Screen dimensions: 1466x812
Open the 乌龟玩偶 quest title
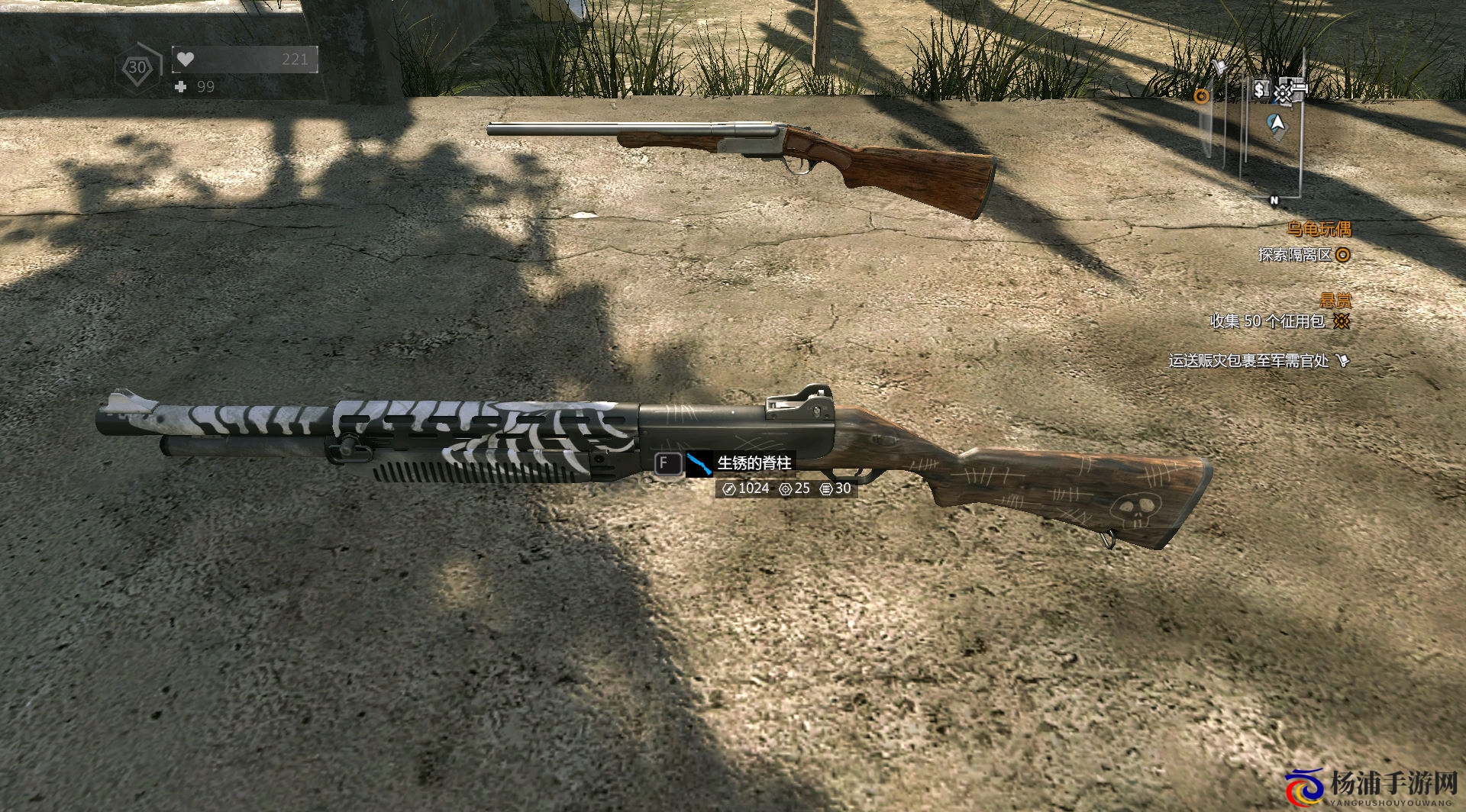1319,228
